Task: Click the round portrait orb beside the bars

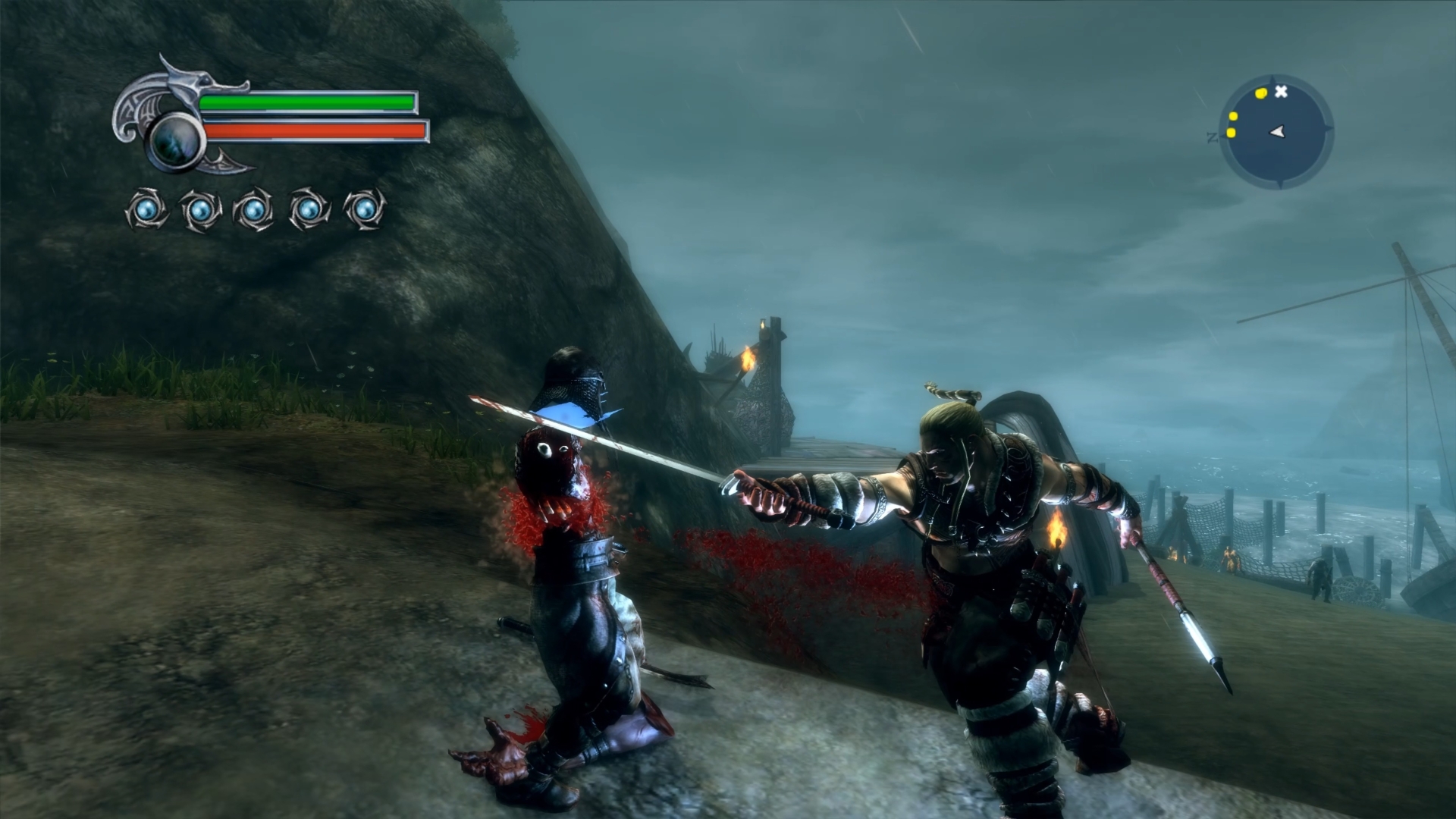Action: tap(175, 140)
